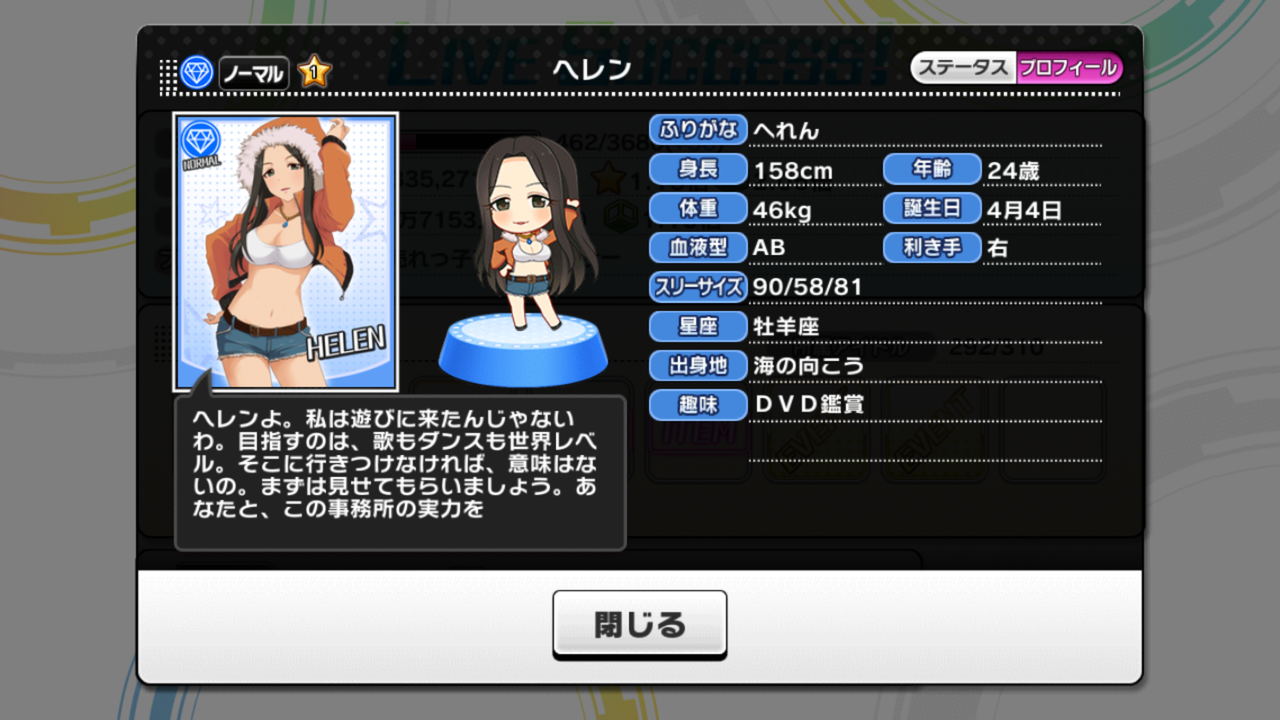The height and width of the screenshot is (720, 1280).
Task: Open the 年齢 (age) info field
Action: pyautogui.click(x=932, y=169)
